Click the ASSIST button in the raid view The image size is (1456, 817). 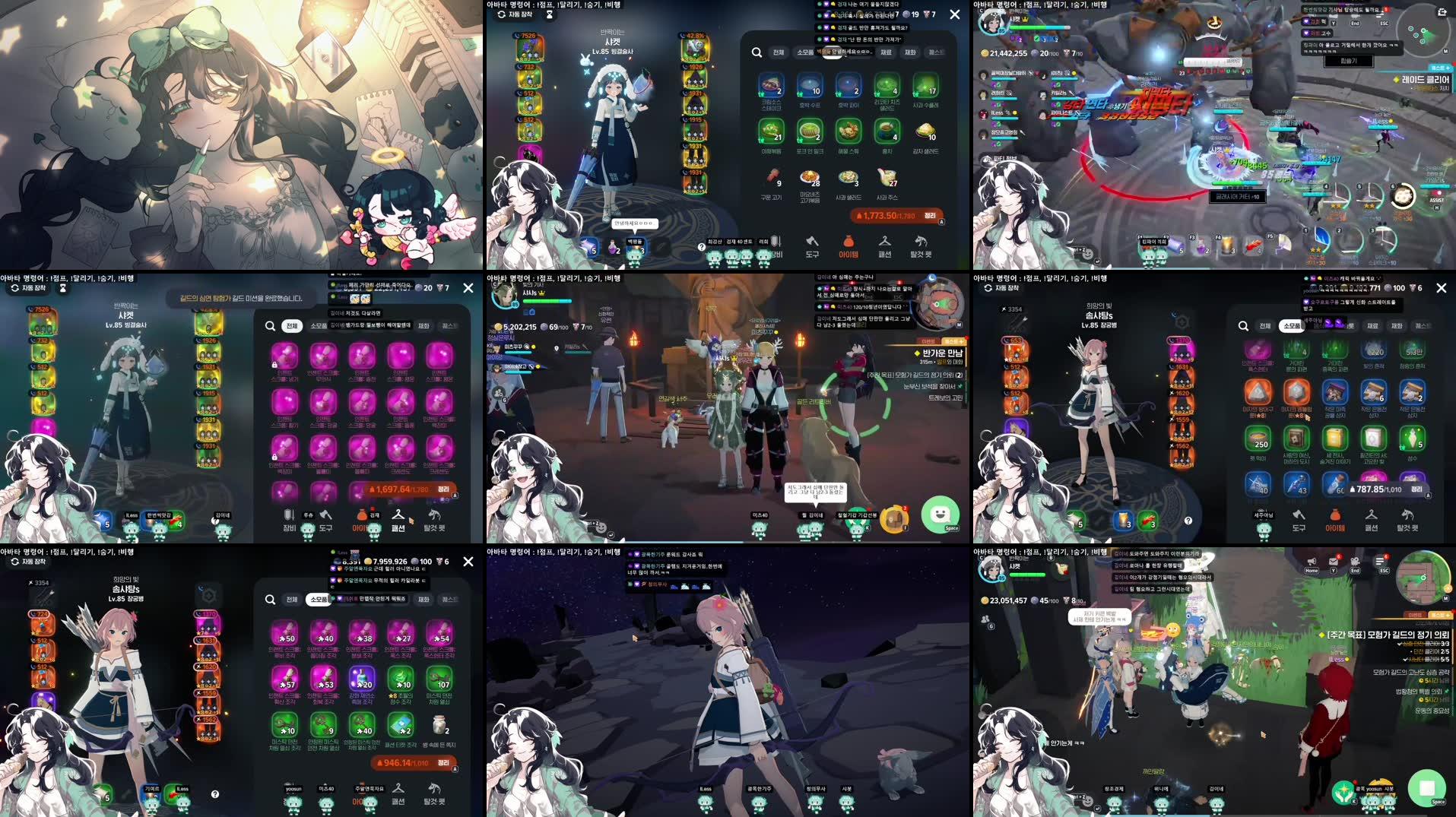coord(1437,200)
